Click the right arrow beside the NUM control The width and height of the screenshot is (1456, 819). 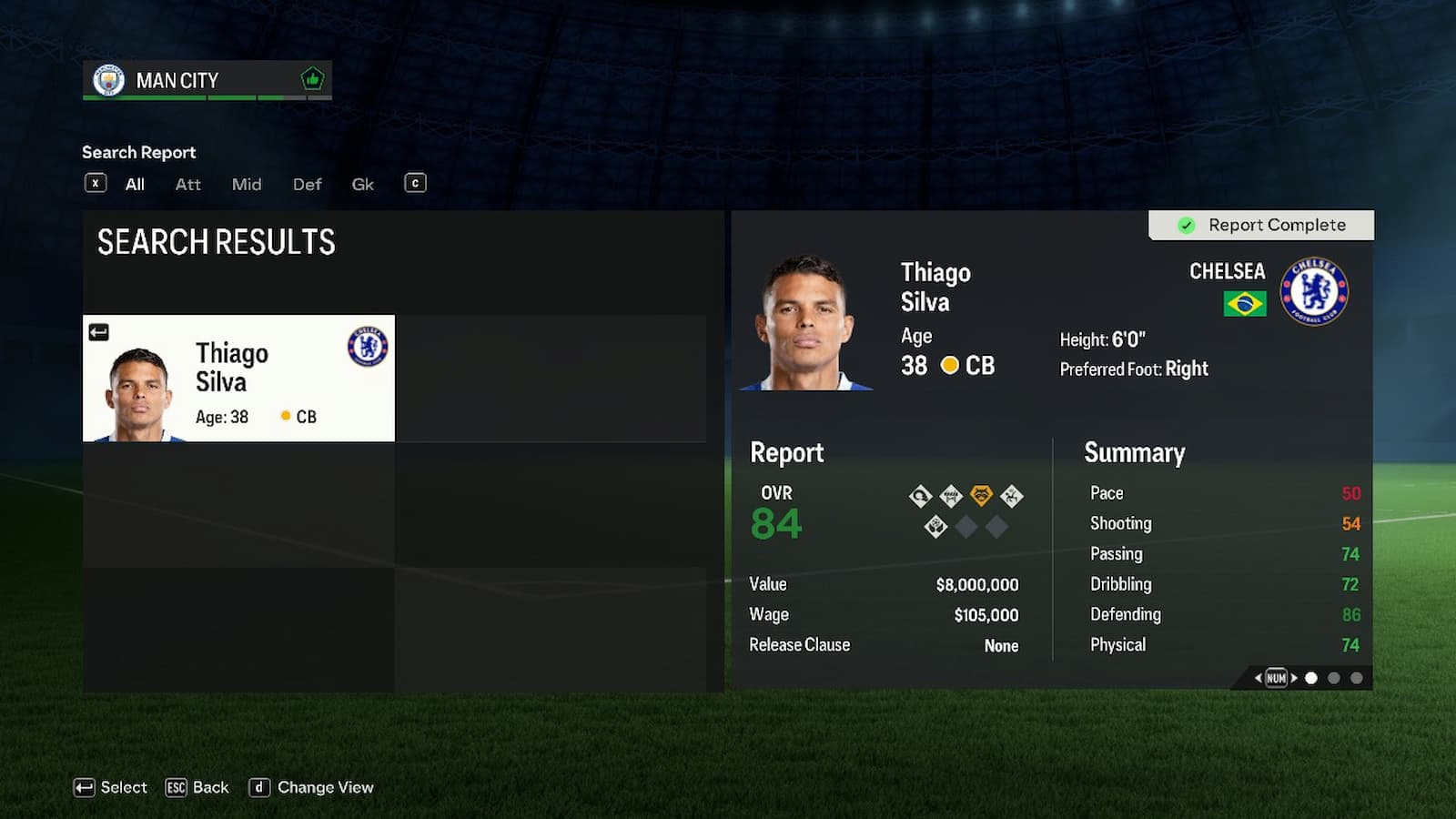(1294, 677)
